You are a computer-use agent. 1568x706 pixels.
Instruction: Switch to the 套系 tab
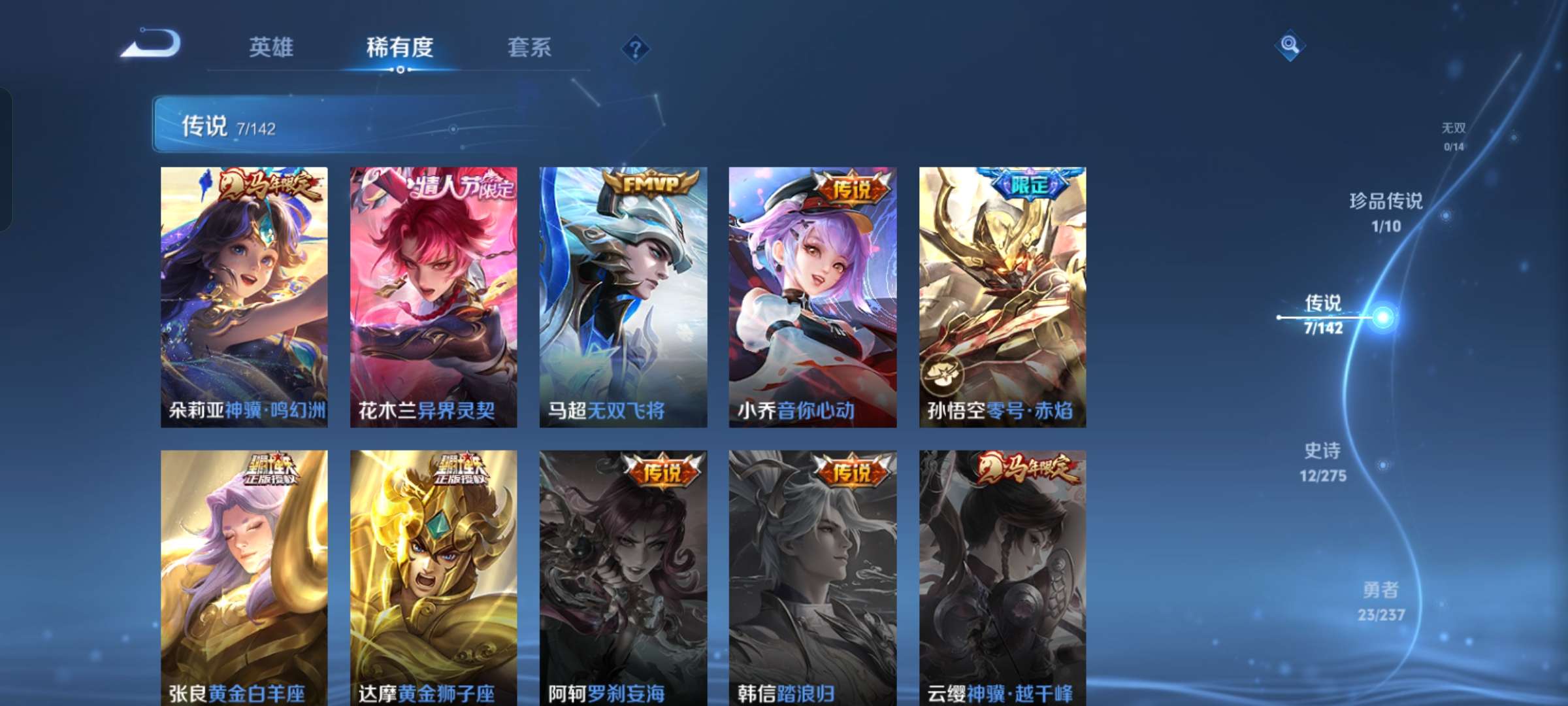pos(530,47)
